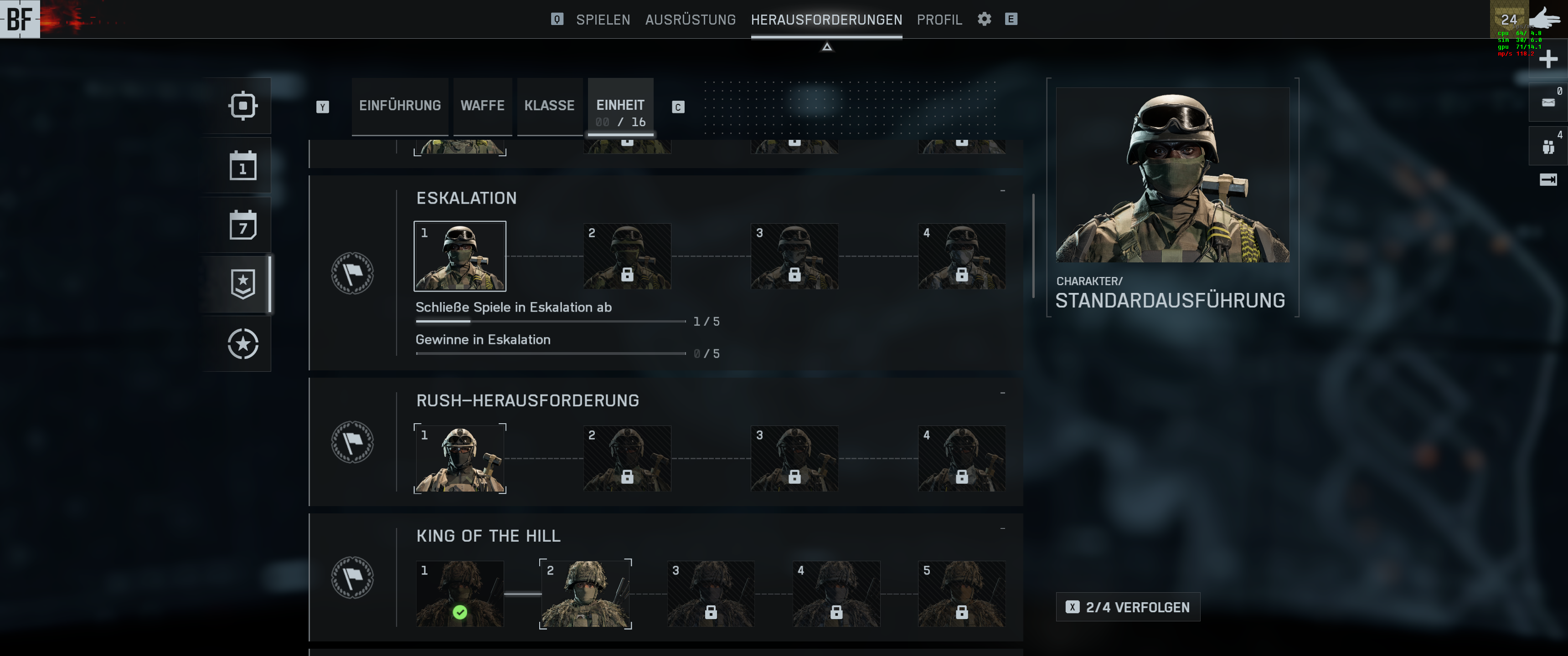Select the shield star badge category
The height and width of the screenshot is (656, 1568).
(243, 284)
